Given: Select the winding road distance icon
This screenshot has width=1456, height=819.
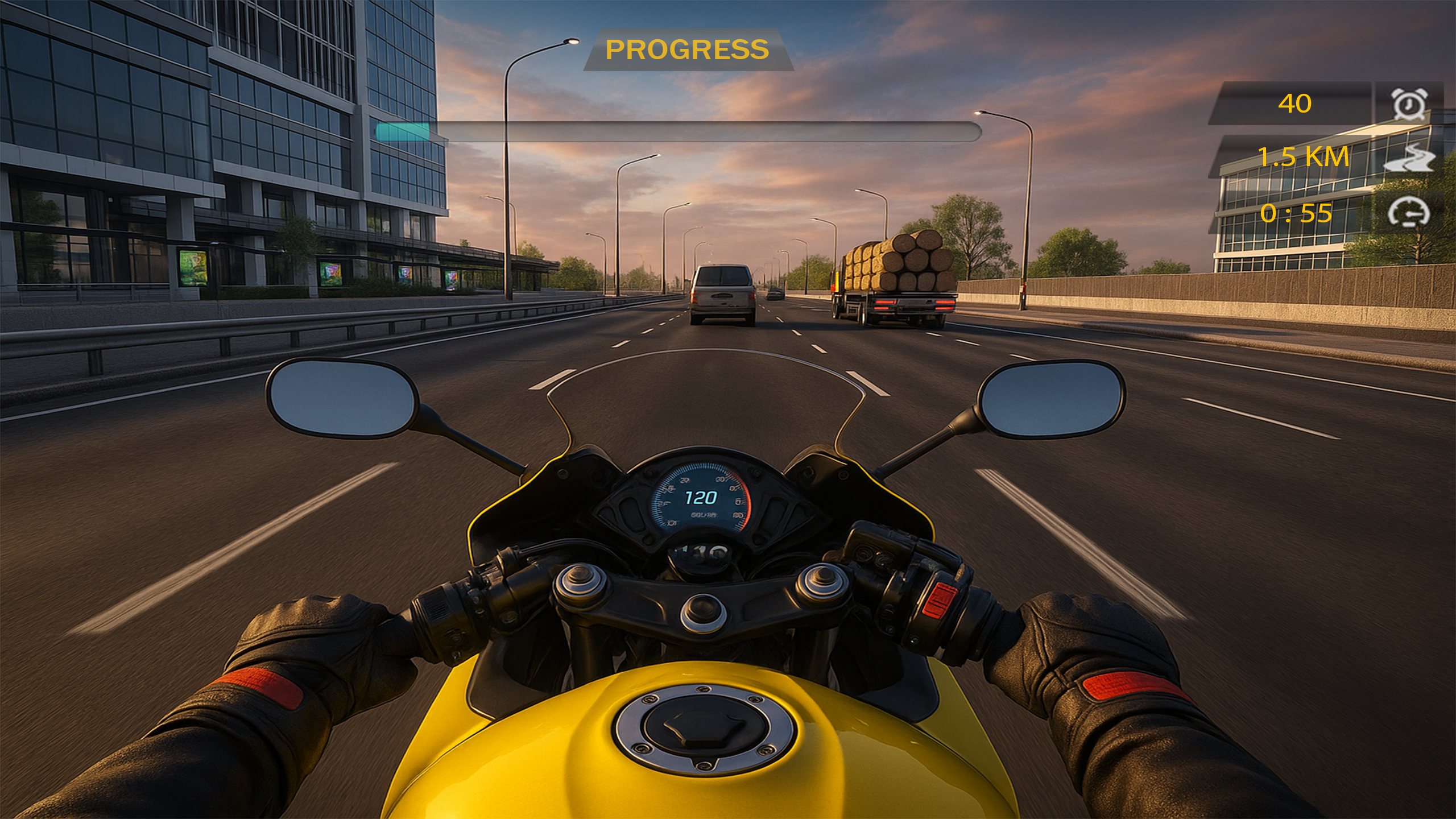Looking at the screenshot, I should [x=1409, y=158].
